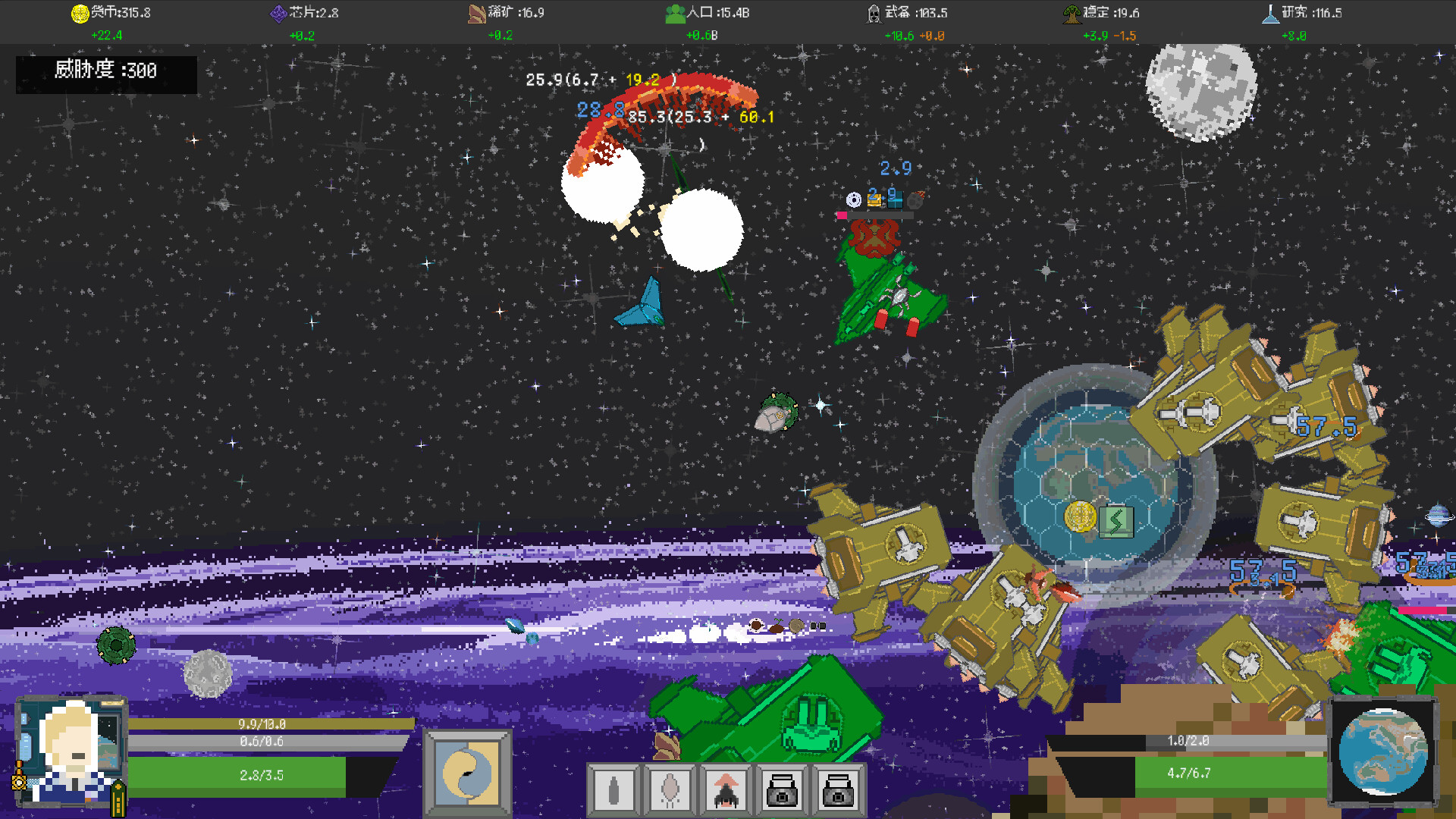
Task: Click the yin-yang panel icon
Action: pyautogui.click(x=467, y=772)
